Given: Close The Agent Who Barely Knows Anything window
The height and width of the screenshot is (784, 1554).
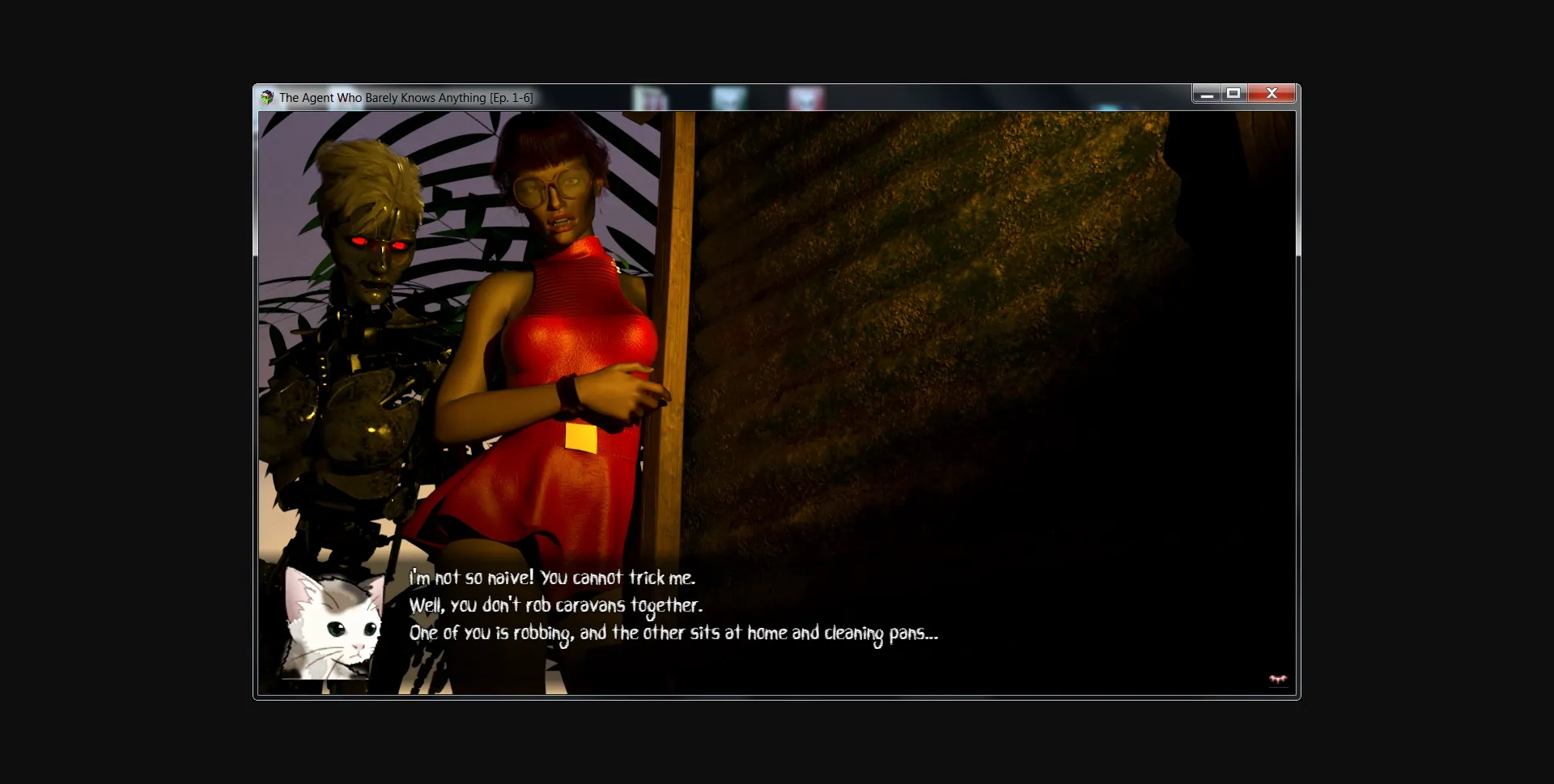Looking at the screenshot, I should pyautogui.click(x=1272, y=93).
